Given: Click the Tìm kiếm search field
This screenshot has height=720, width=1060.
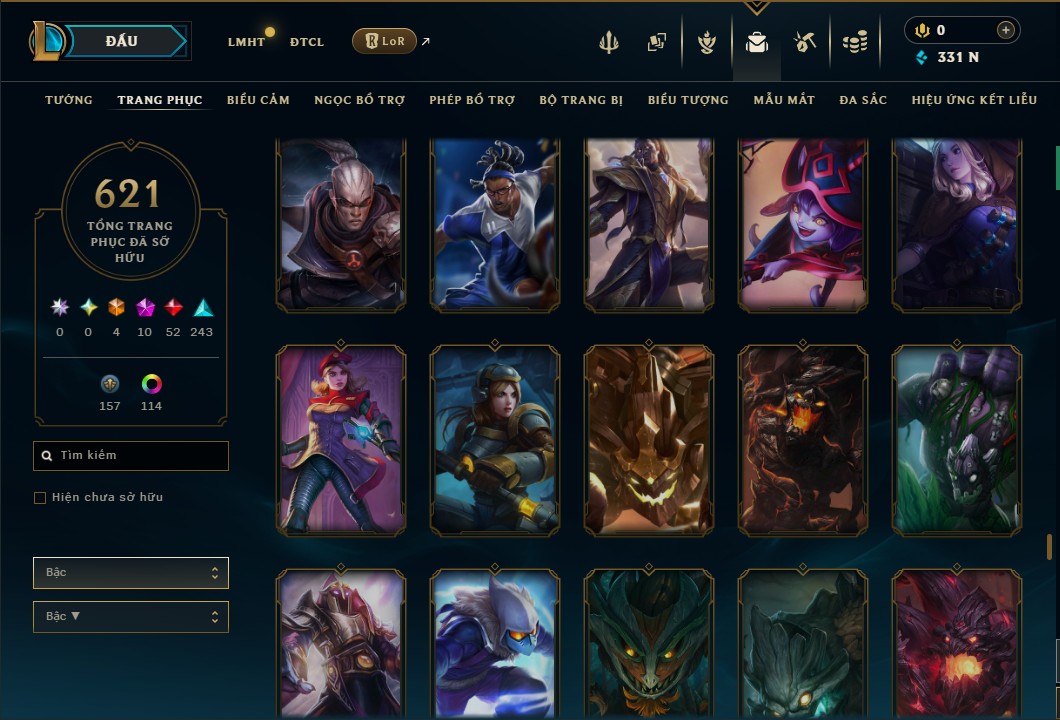Looking at the screenshot, I should click(x=131, y=456).
